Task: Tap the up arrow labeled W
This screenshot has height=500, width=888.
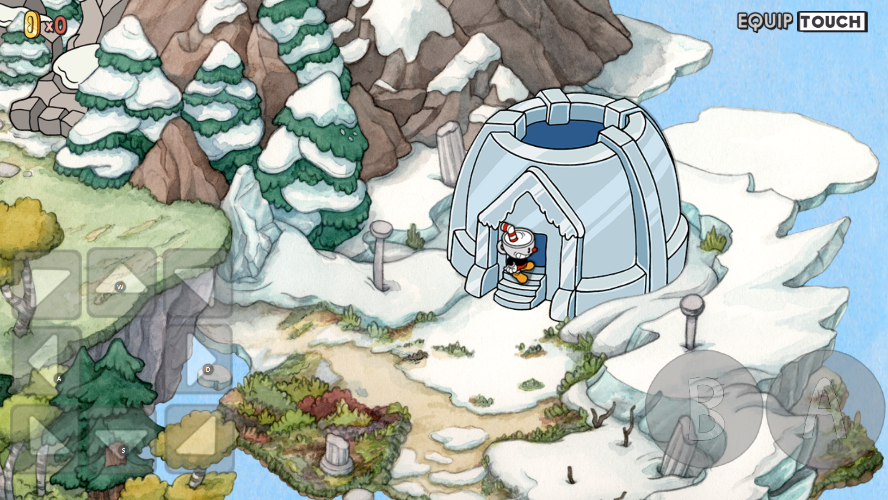Action: point(122,283)
